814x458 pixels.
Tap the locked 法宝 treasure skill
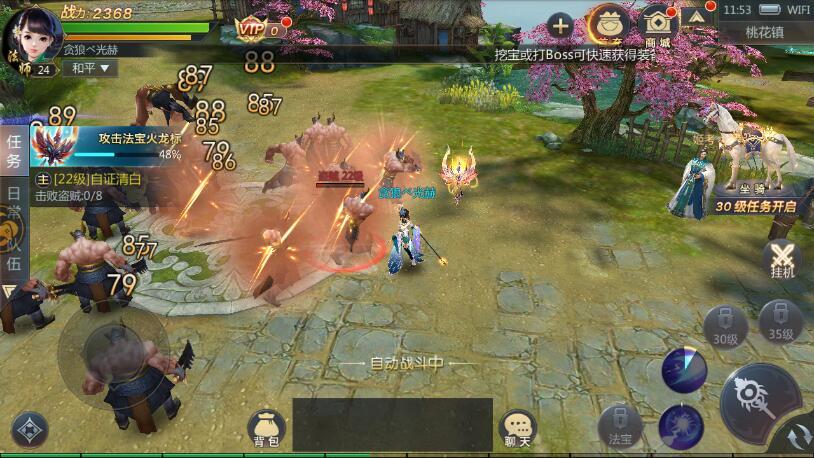[x=619, y=425]
